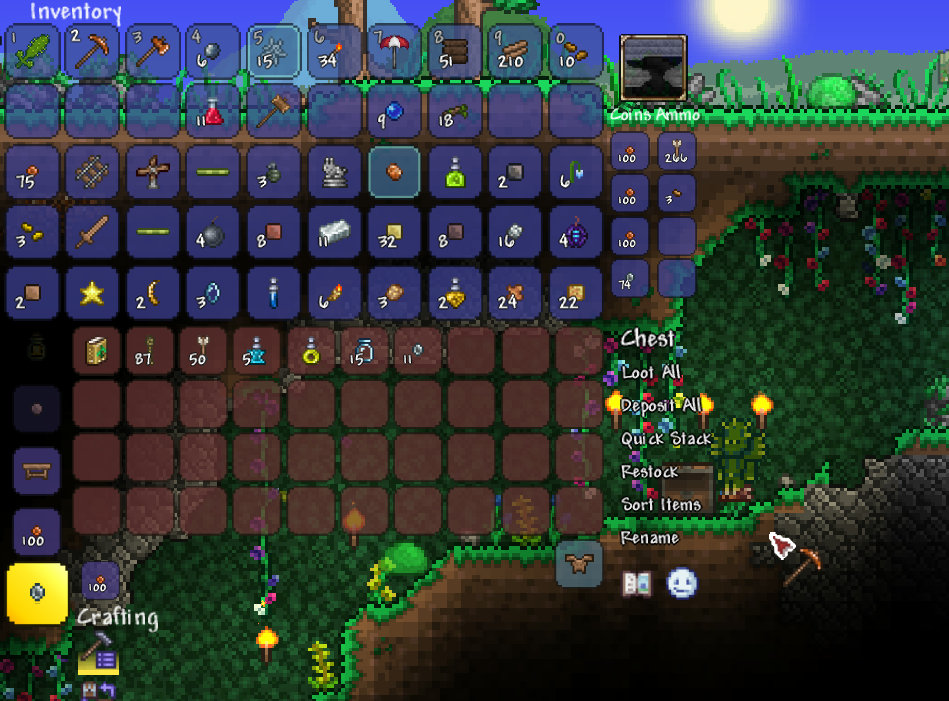Select the red umbrella hotbar slot
This screenshot has width=949, height=701.
[x=394, y=51]
